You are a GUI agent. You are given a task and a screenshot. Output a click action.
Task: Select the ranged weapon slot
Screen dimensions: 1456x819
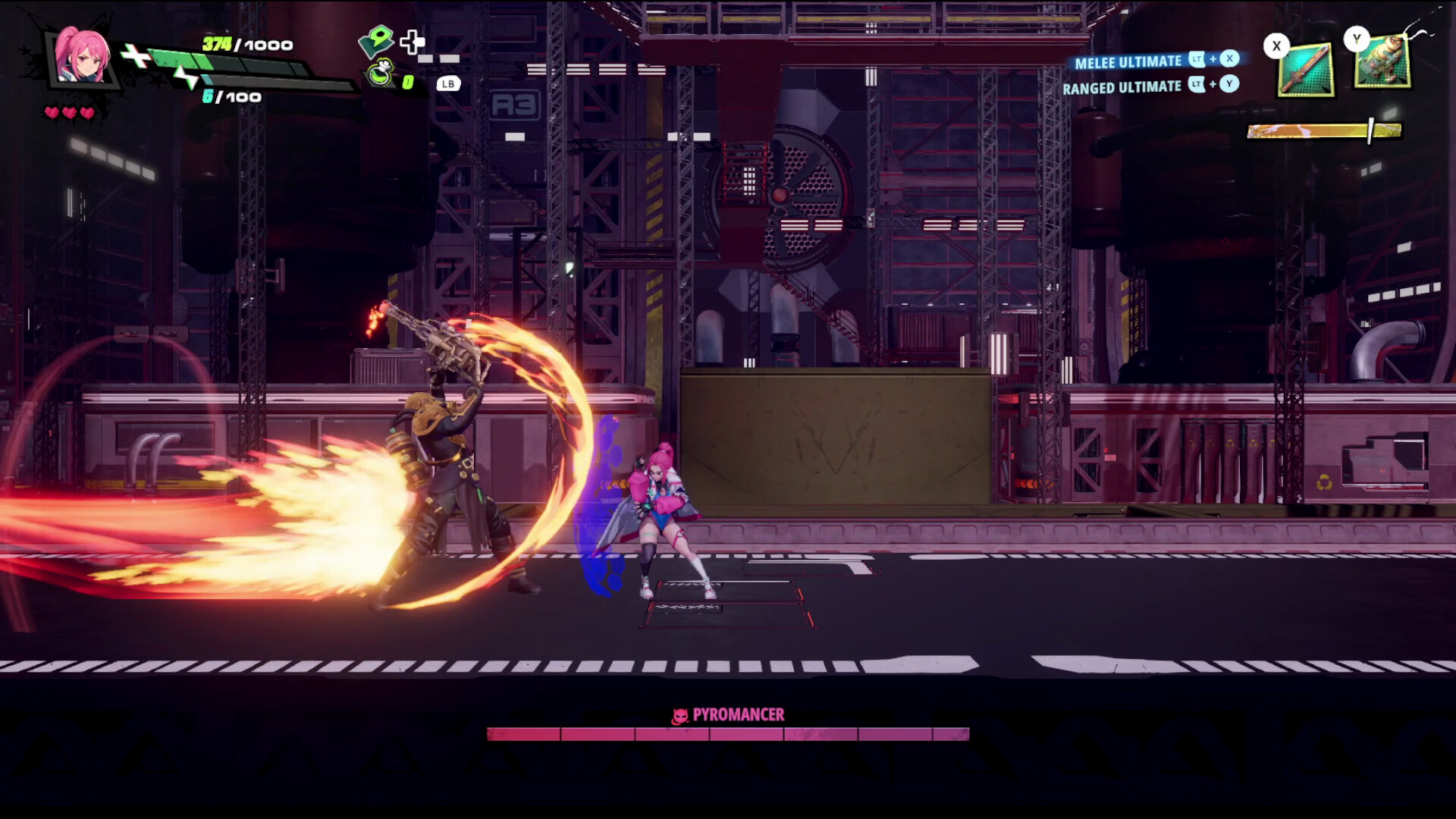(1382, 62)
